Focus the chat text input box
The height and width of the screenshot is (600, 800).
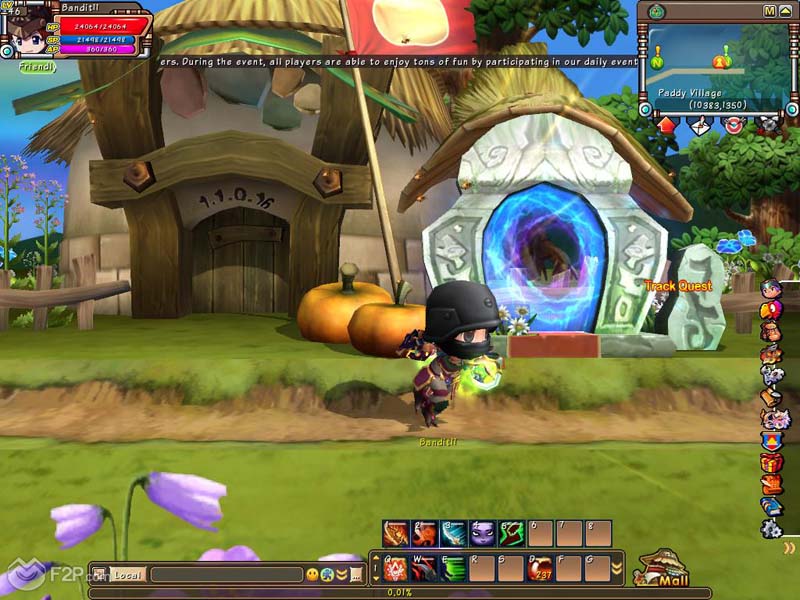point(226,575)
